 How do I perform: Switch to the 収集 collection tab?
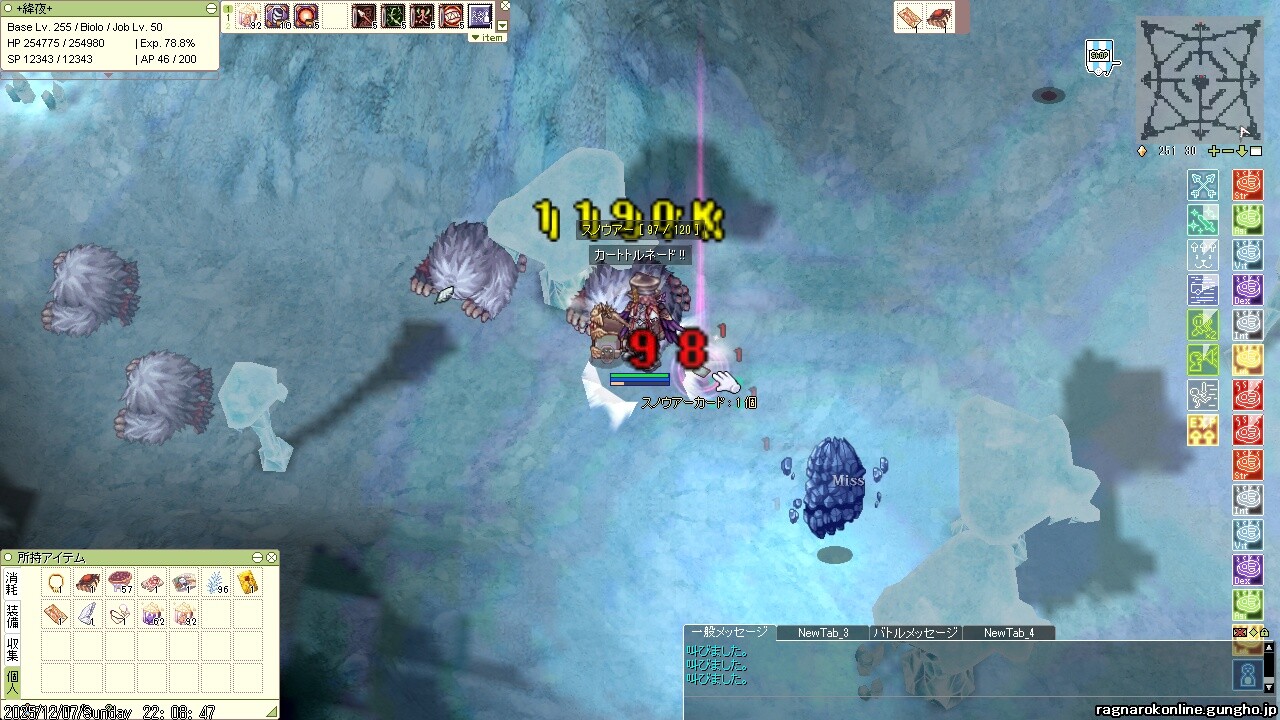pos(12,647)
